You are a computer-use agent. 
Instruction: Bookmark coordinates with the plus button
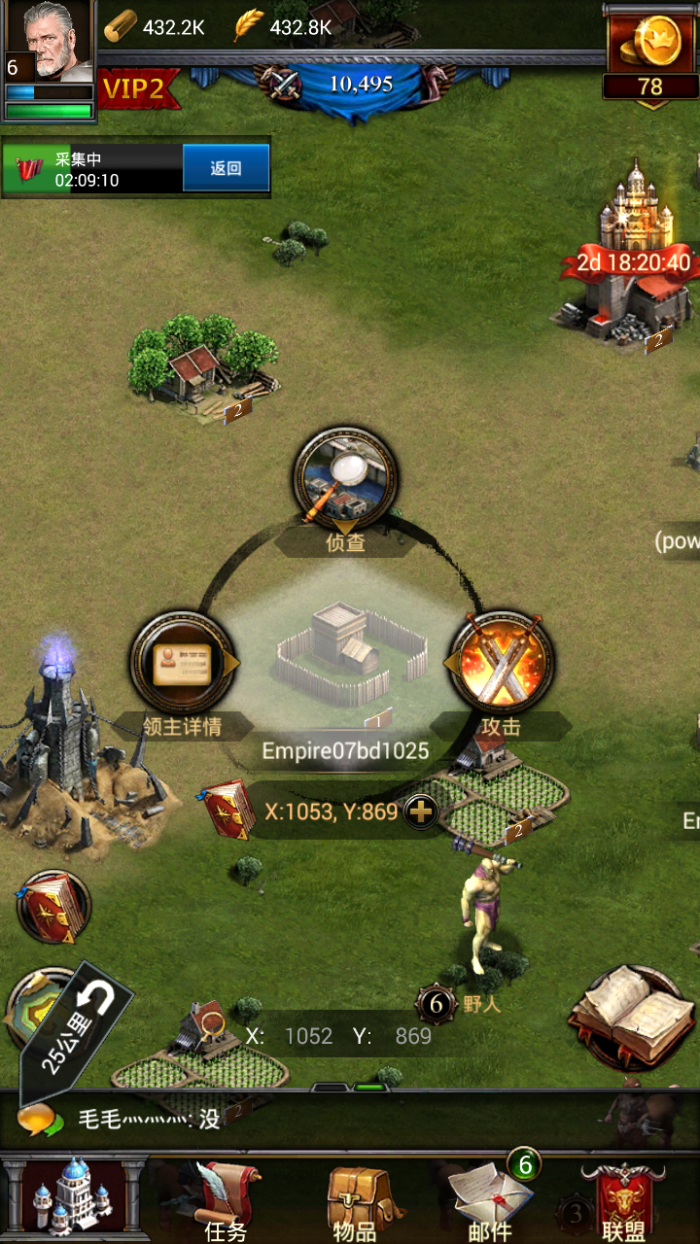(421, 812)
